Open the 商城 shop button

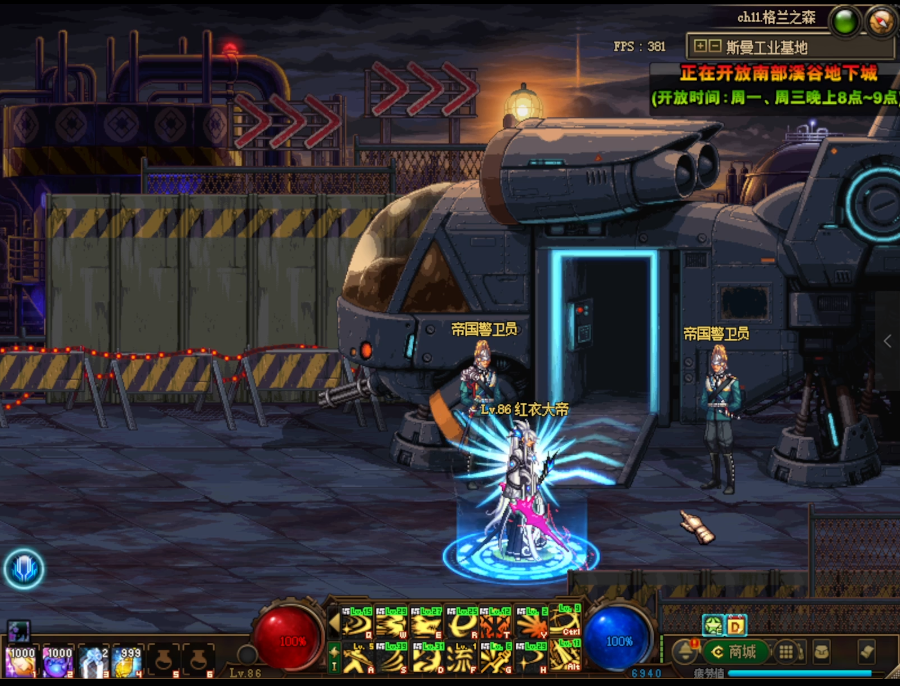pyautogui.click(x=732, y=652)
